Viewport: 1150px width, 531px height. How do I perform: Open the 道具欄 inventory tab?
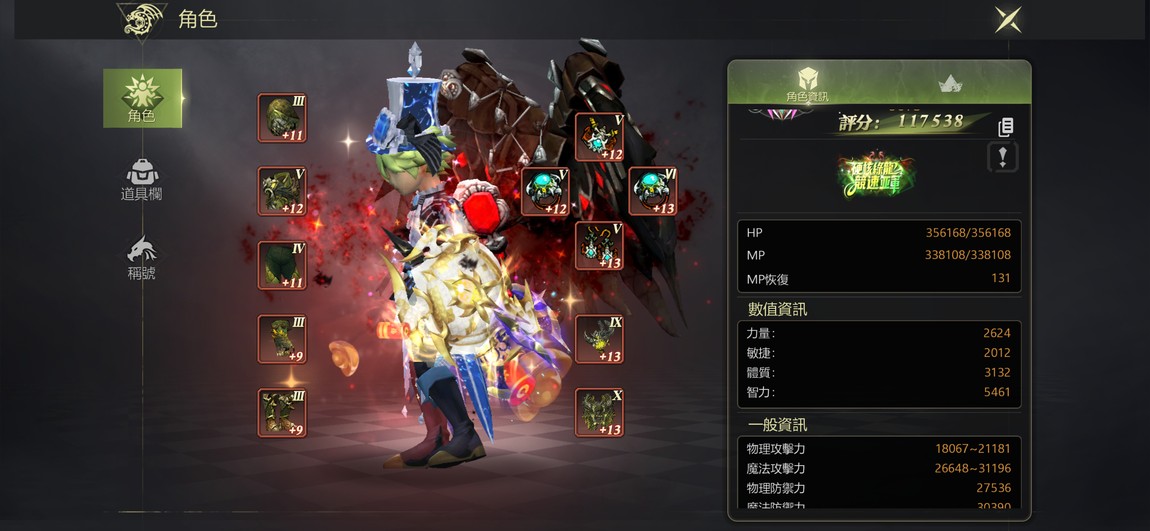(142, 180)
